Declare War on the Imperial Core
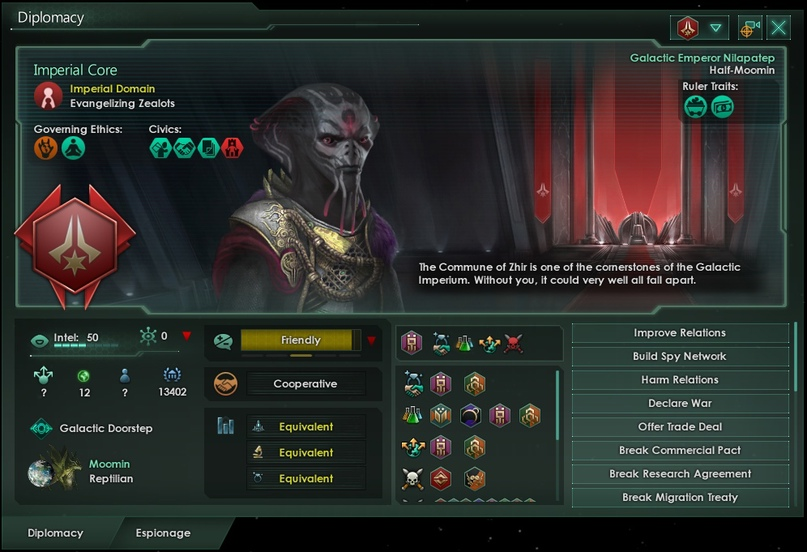Image resolution: width=807 pixels, height=552 pixels. click(680, 403)
